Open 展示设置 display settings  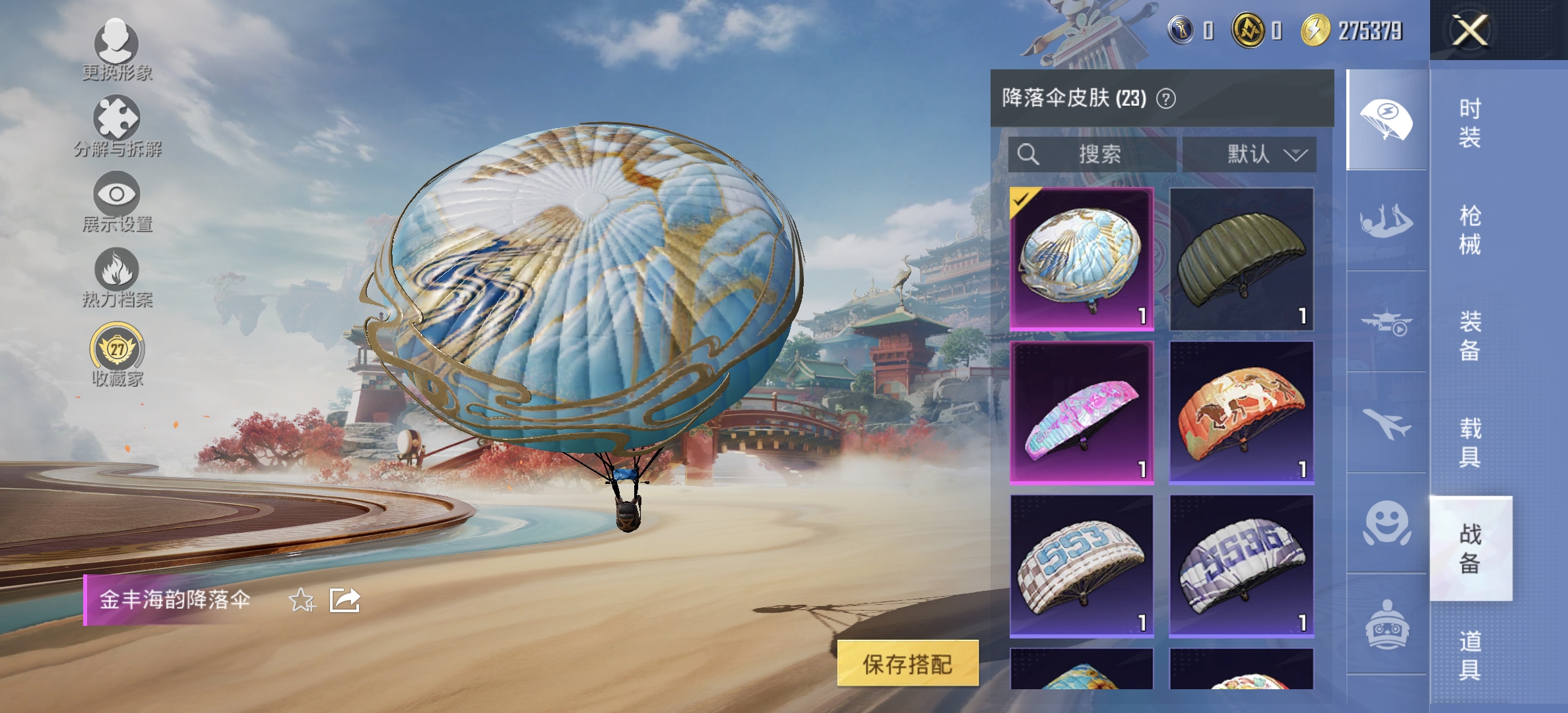point(117,195)
